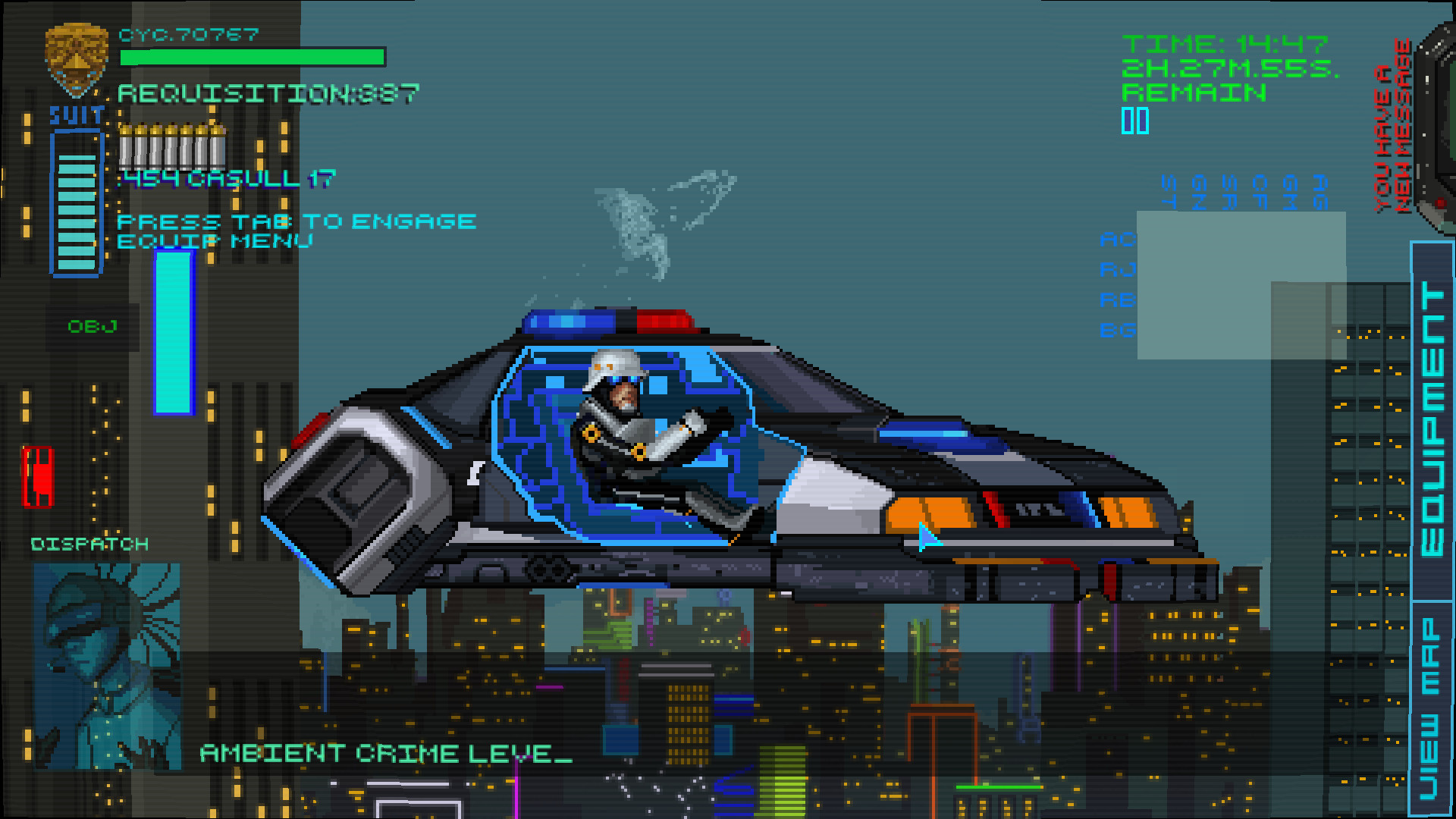The height and width of the screenshot is (819, 1456).
Task: Click the pause icon below the mission timer
Action: [1134, 120]
